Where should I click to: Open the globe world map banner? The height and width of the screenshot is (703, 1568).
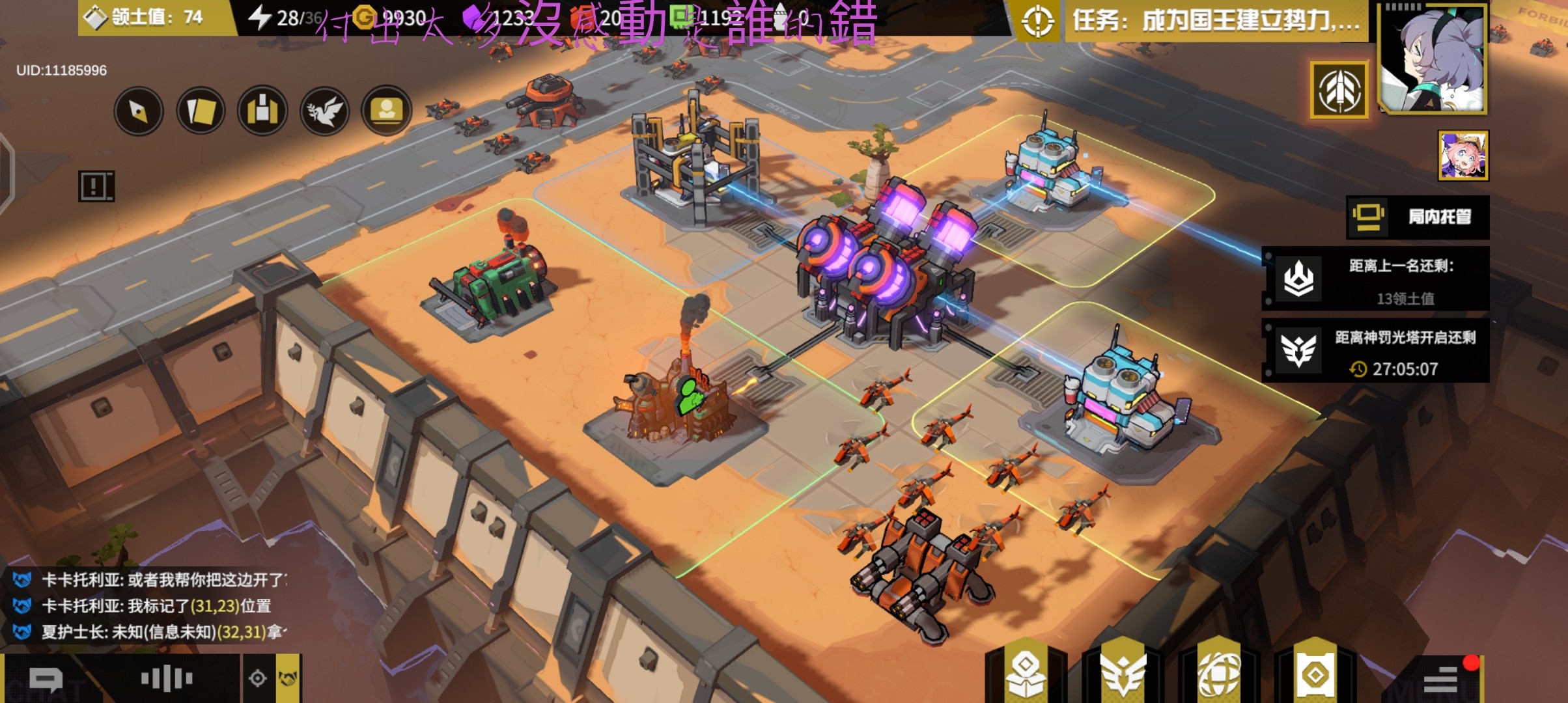pos(1219,674)
